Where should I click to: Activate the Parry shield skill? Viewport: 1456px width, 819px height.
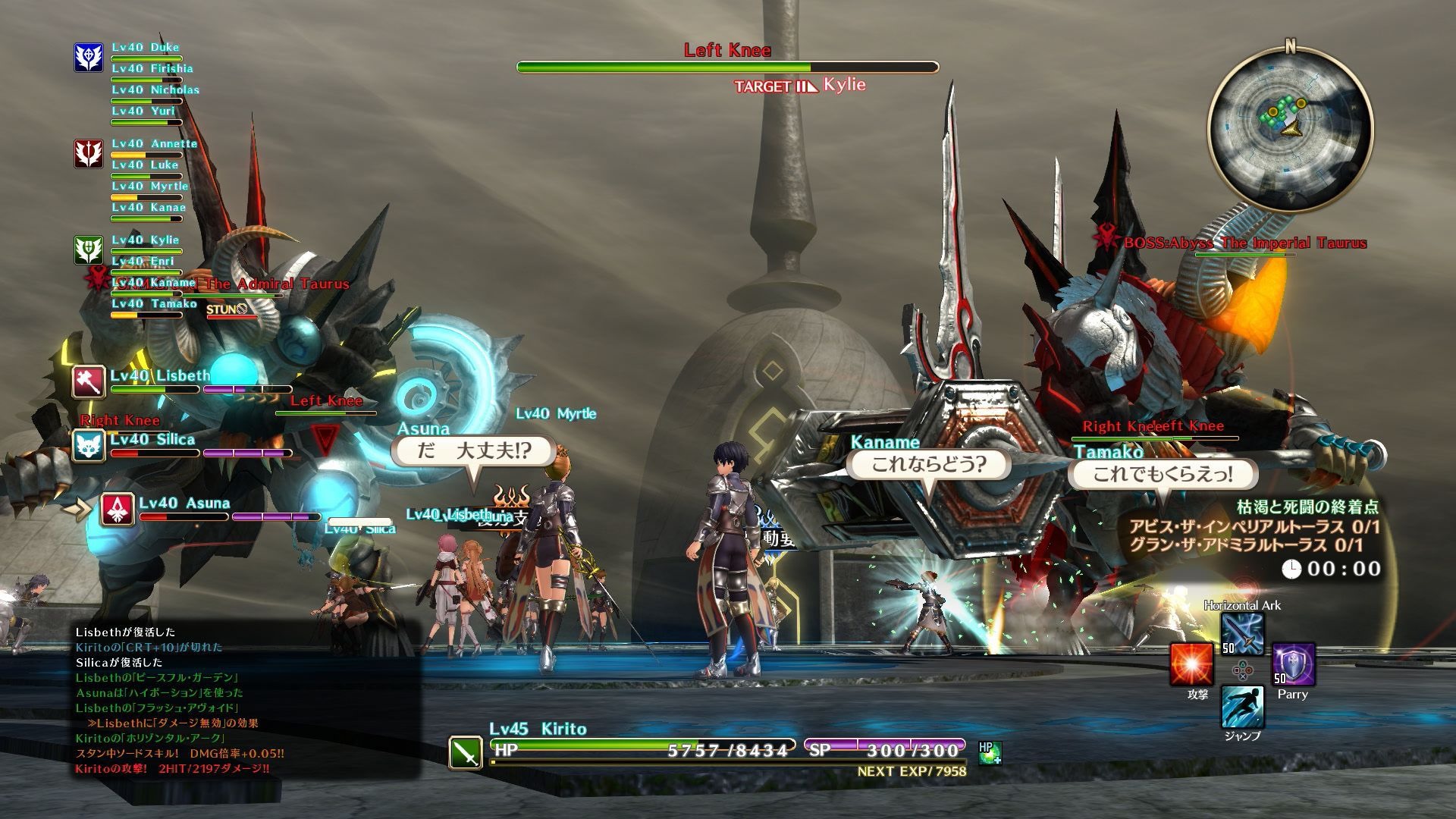pos(1292,665)
